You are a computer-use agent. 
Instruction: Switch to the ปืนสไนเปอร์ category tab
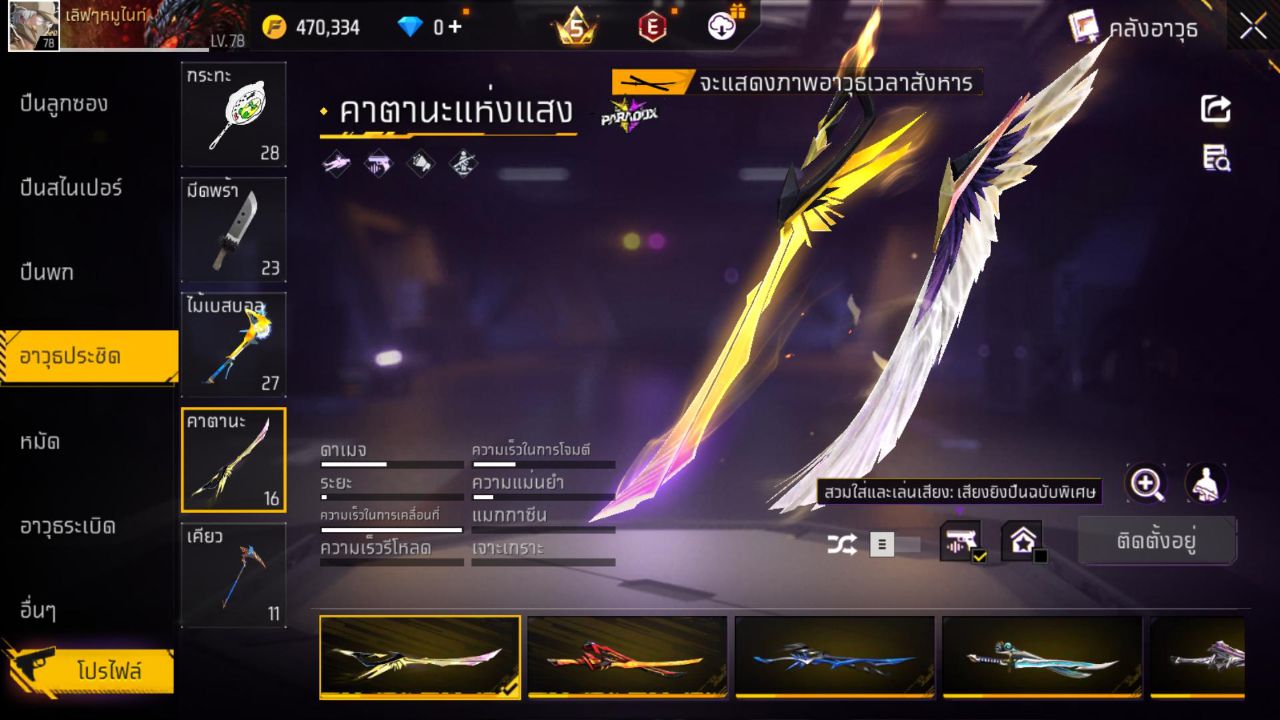[x=70, y=187]
